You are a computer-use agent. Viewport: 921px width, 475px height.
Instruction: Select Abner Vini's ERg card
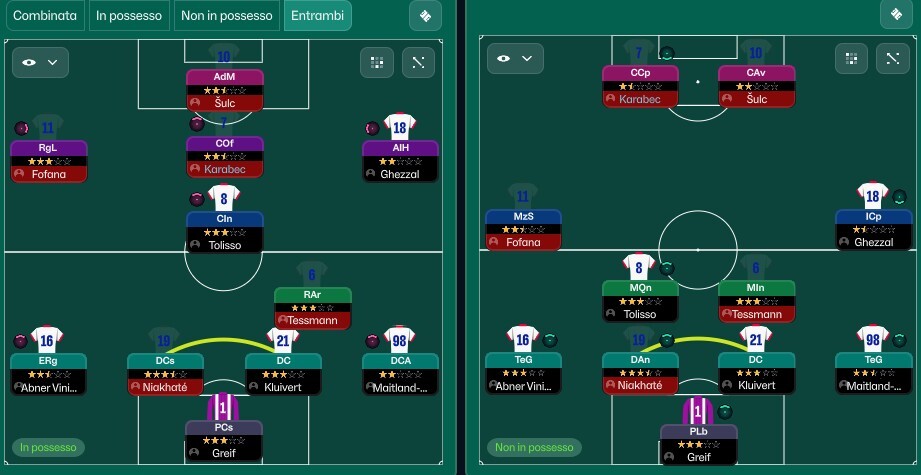pos(49,373)
